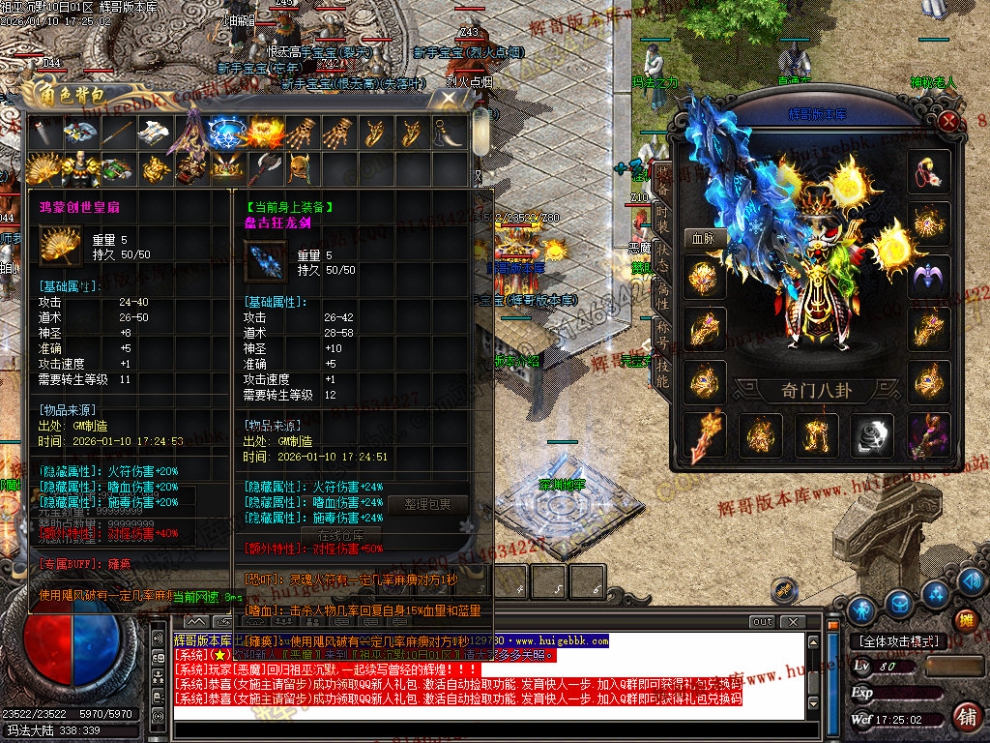Image resolution: width=990 pixels, height=743 pixels.
Task: Switch the 全体攻击模式 attack mode
Action: tap(900, 641)
